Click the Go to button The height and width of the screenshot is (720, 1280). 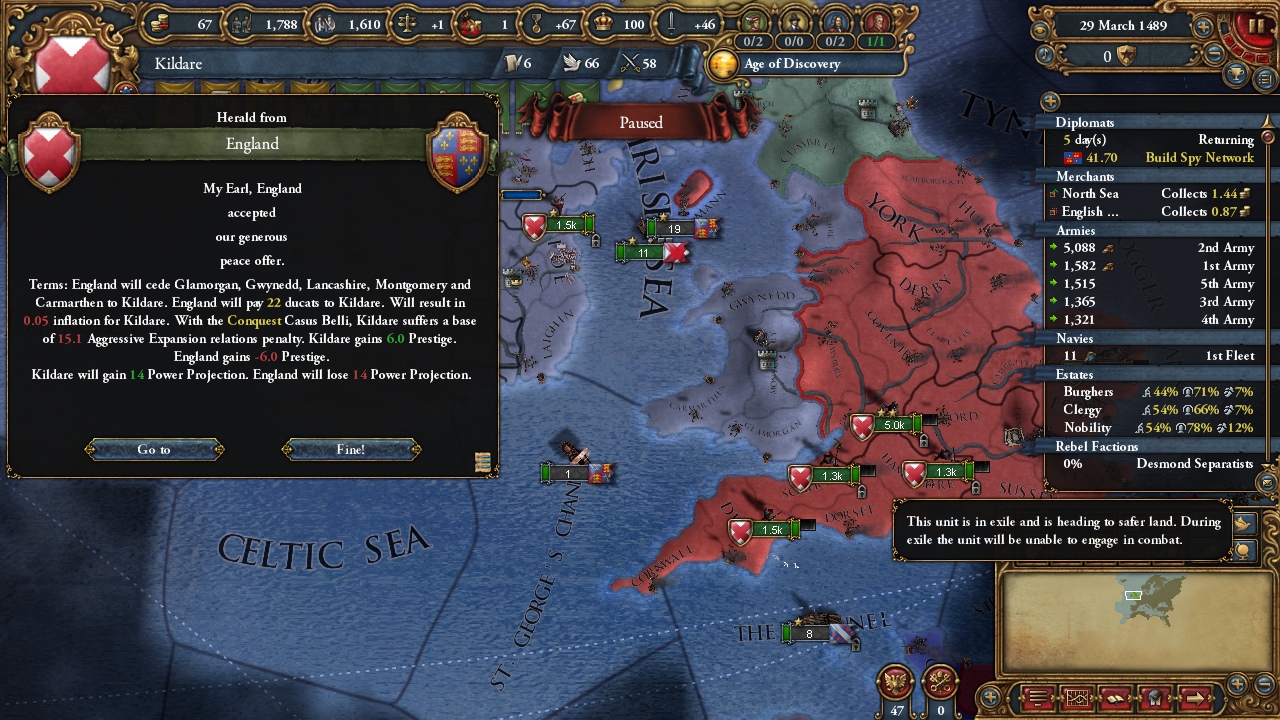[154, 450]
